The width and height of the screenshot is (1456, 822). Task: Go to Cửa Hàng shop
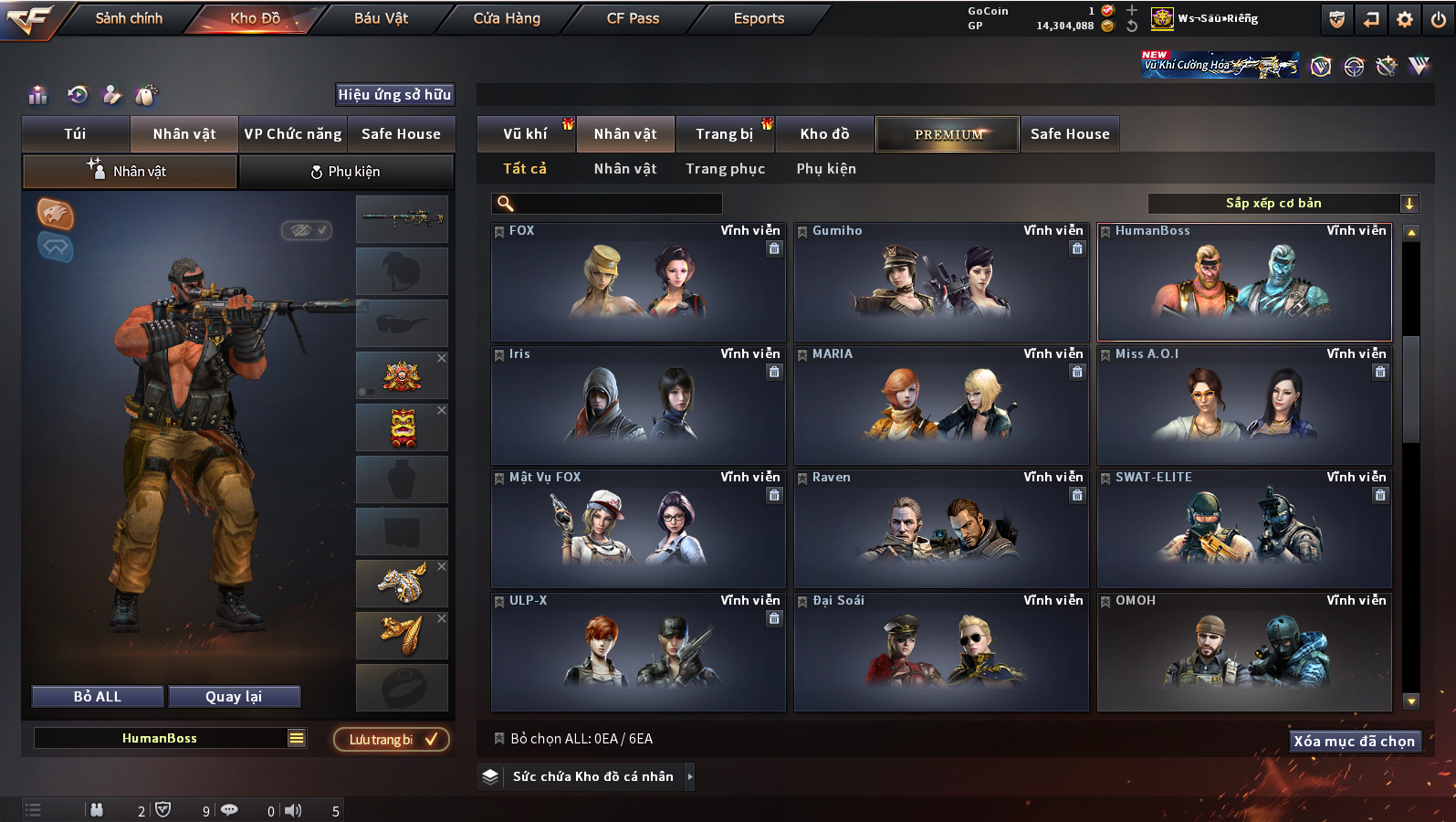point(507,18)
